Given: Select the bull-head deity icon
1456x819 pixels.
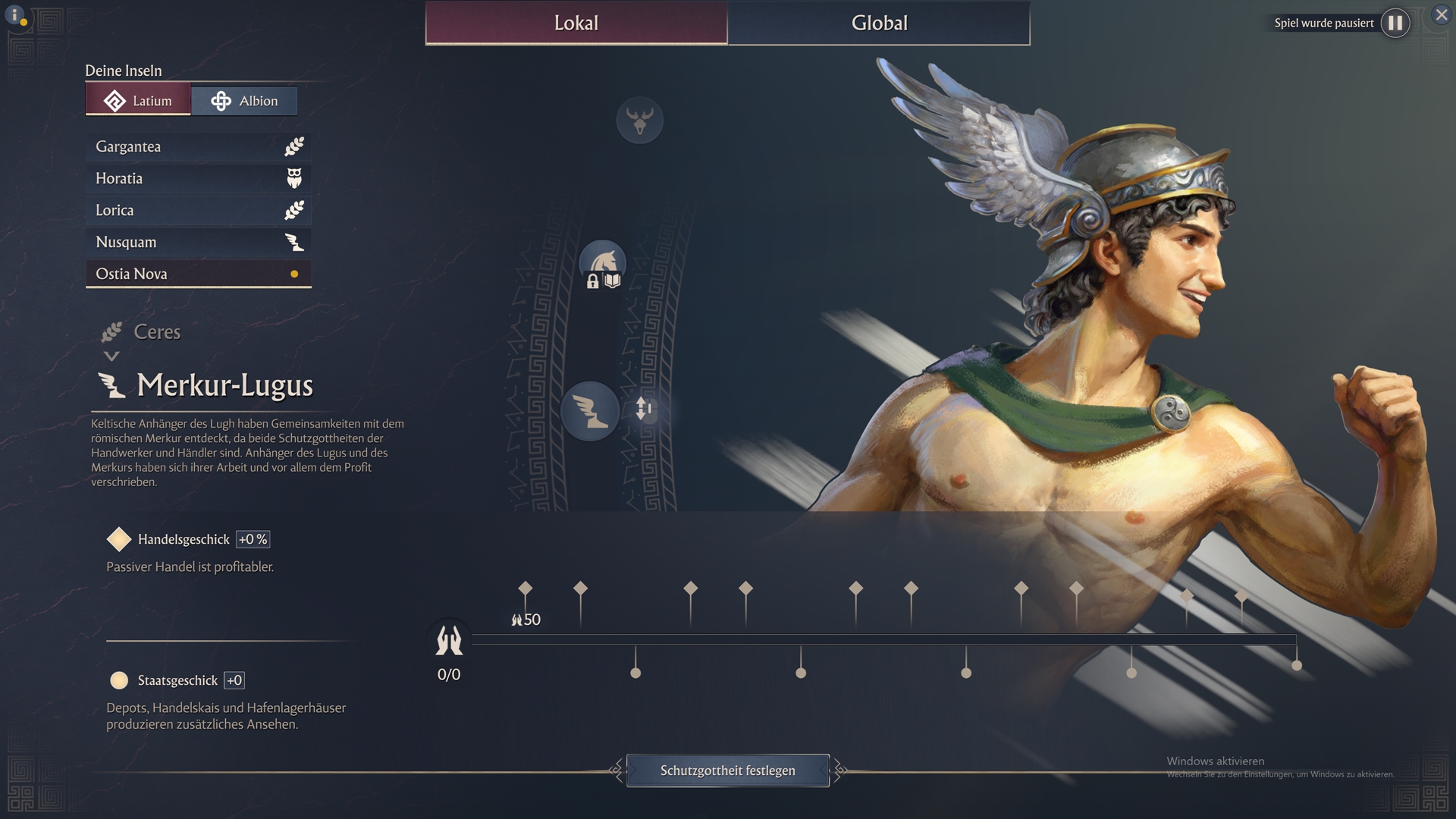Looking at the screenshot, I should [x=639, y=120].
